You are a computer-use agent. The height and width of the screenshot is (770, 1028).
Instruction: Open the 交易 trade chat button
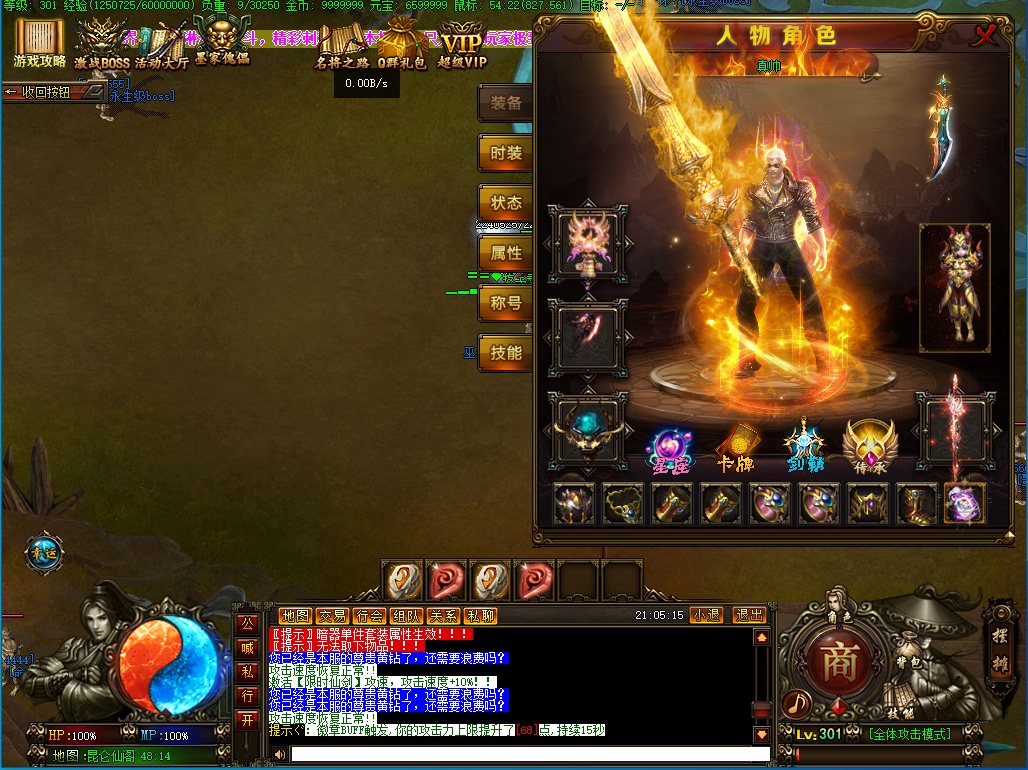pyautogui.click(x=332, y=616)
